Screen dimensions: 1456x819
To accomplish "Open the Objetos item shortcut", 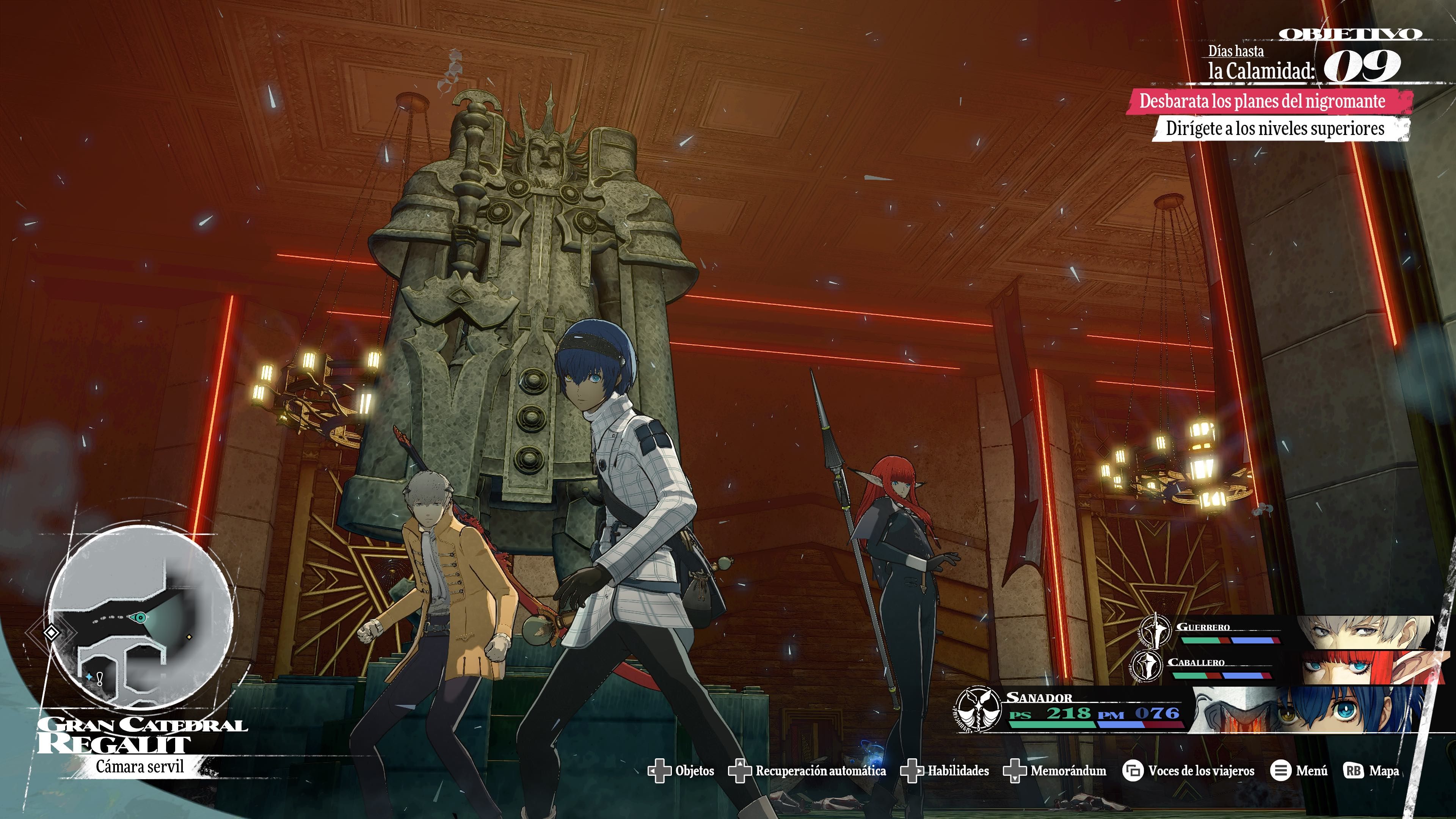I will (681, 771).
